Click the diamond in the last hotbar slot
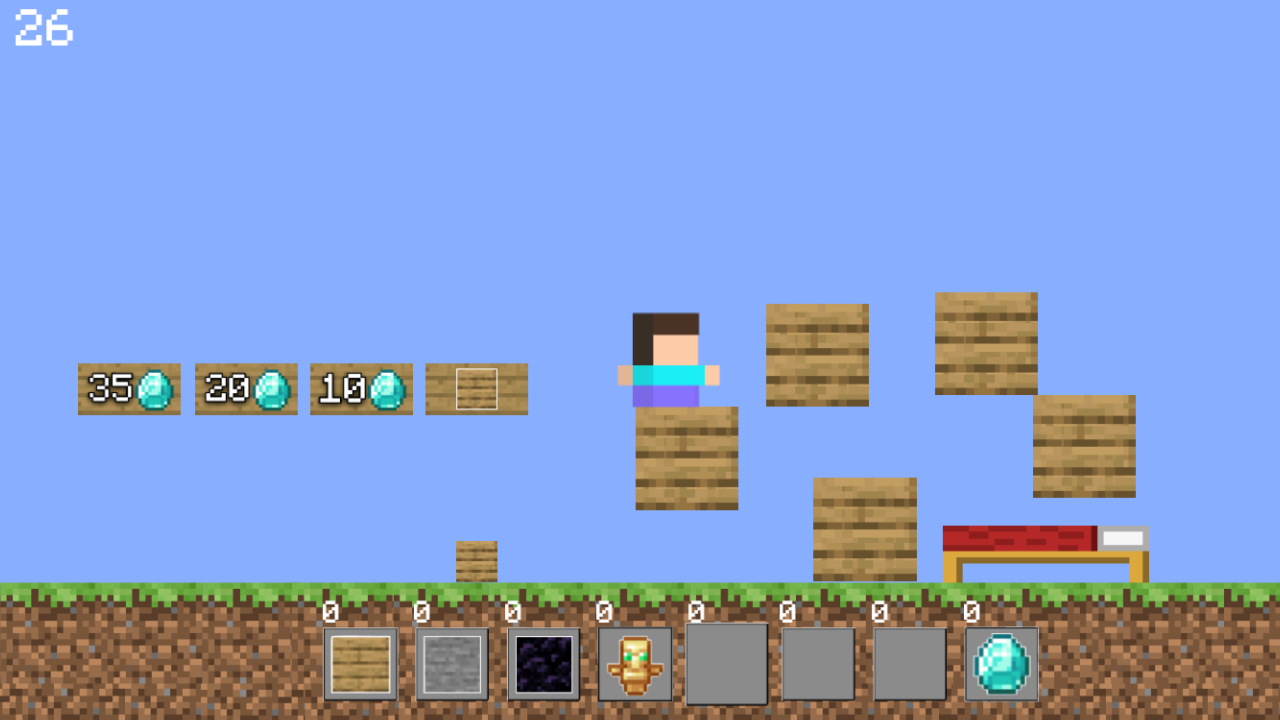The width and height of the screenshot is (1280, 720). point(1001,663)
